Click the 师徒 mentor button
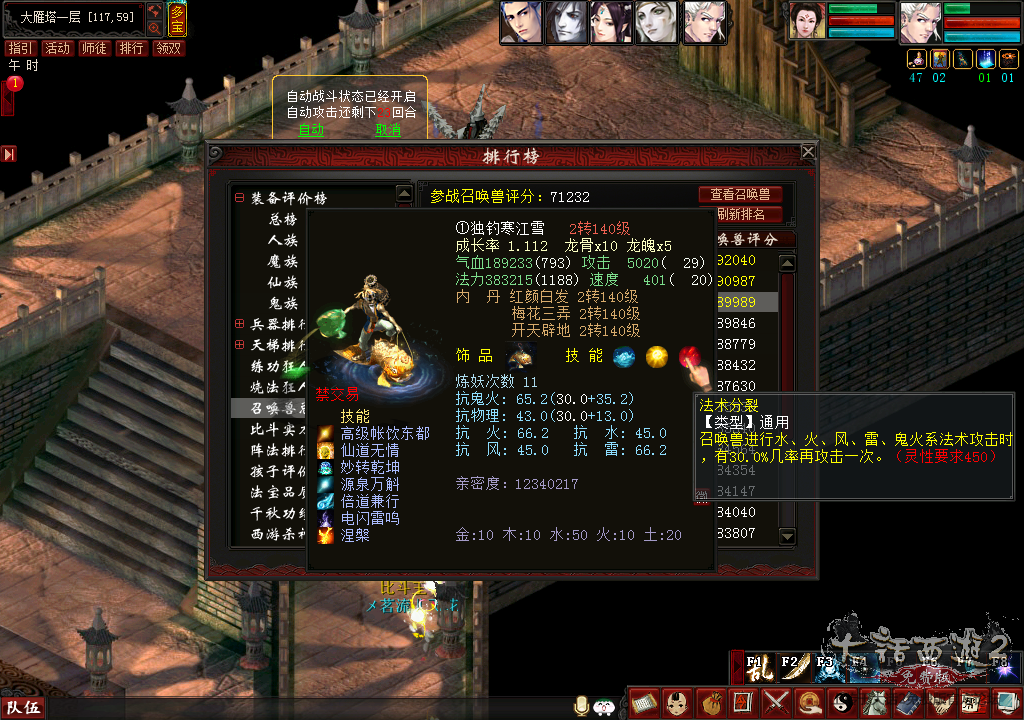Image resolution: width=1024 pixels, height=720 pixels. tap(94, 48)
